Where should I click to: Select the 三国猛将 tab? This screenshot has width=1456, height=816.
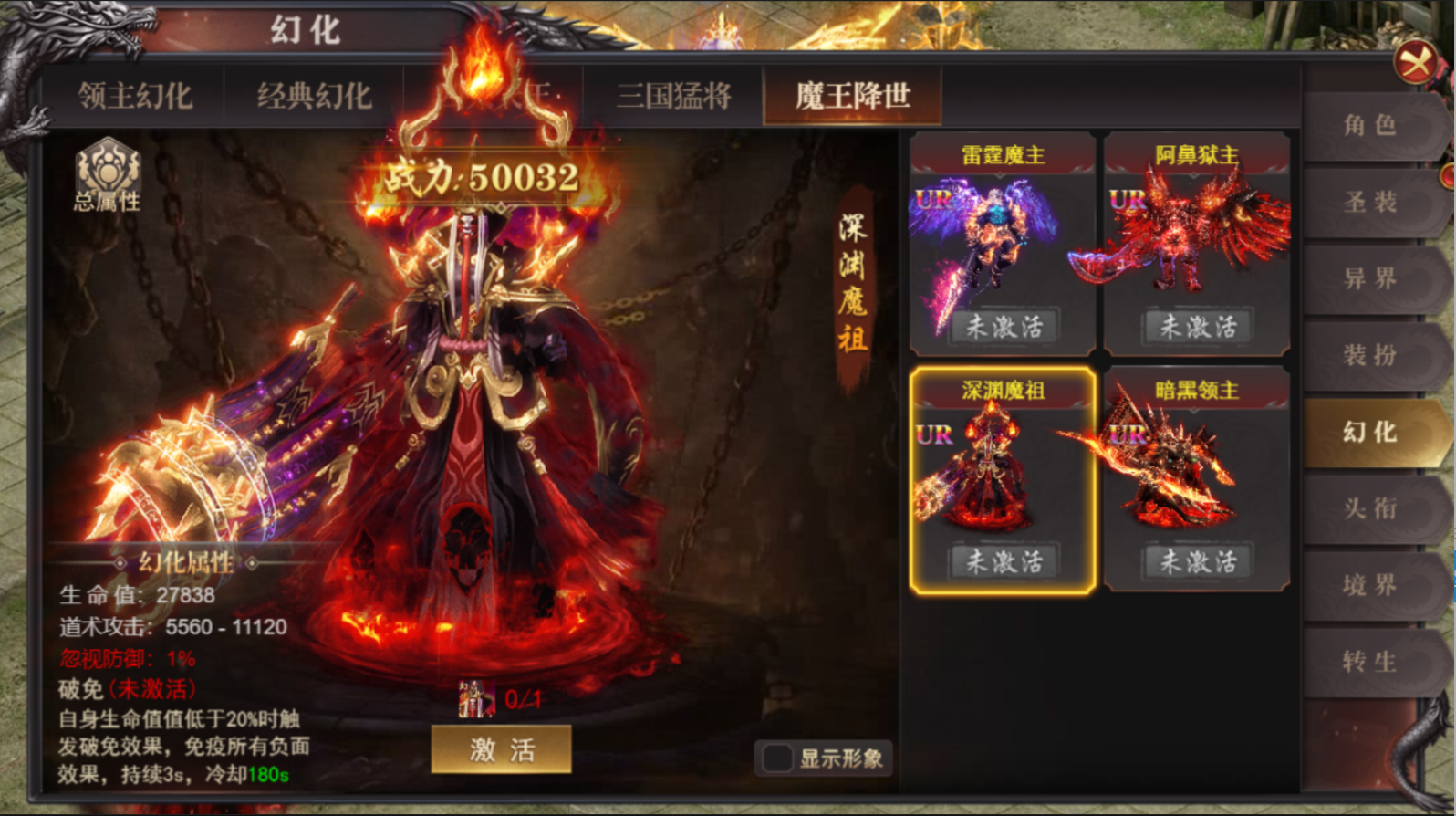[673, 96]
